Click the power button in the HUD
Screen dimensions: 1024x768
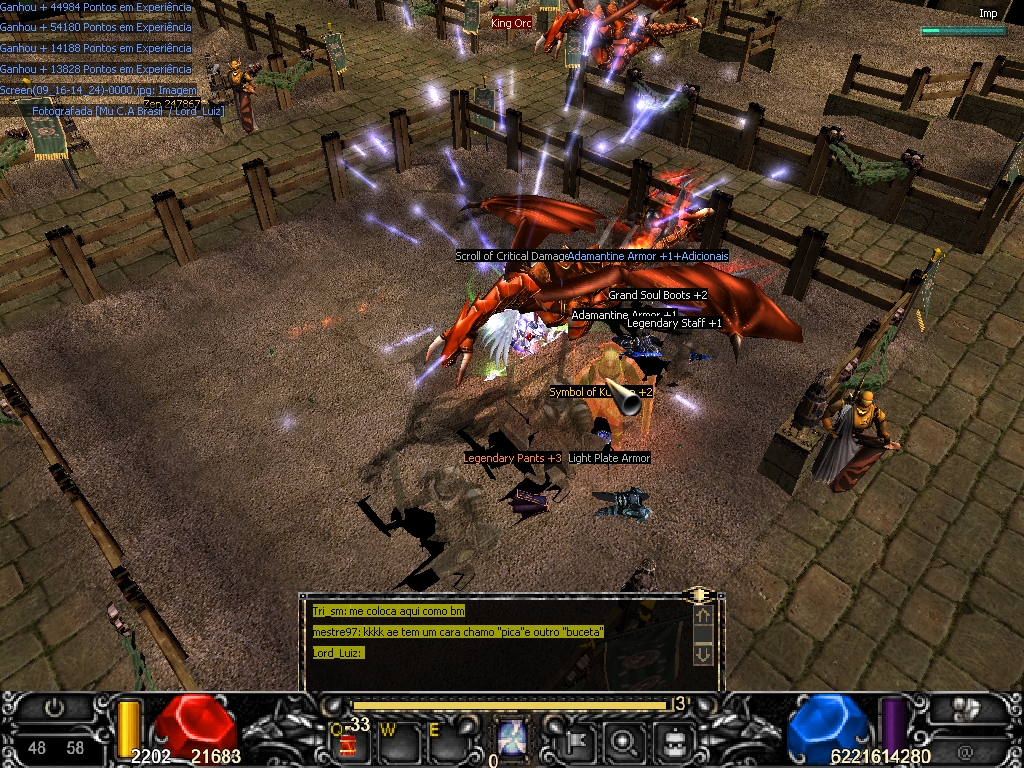pos(55,706)
